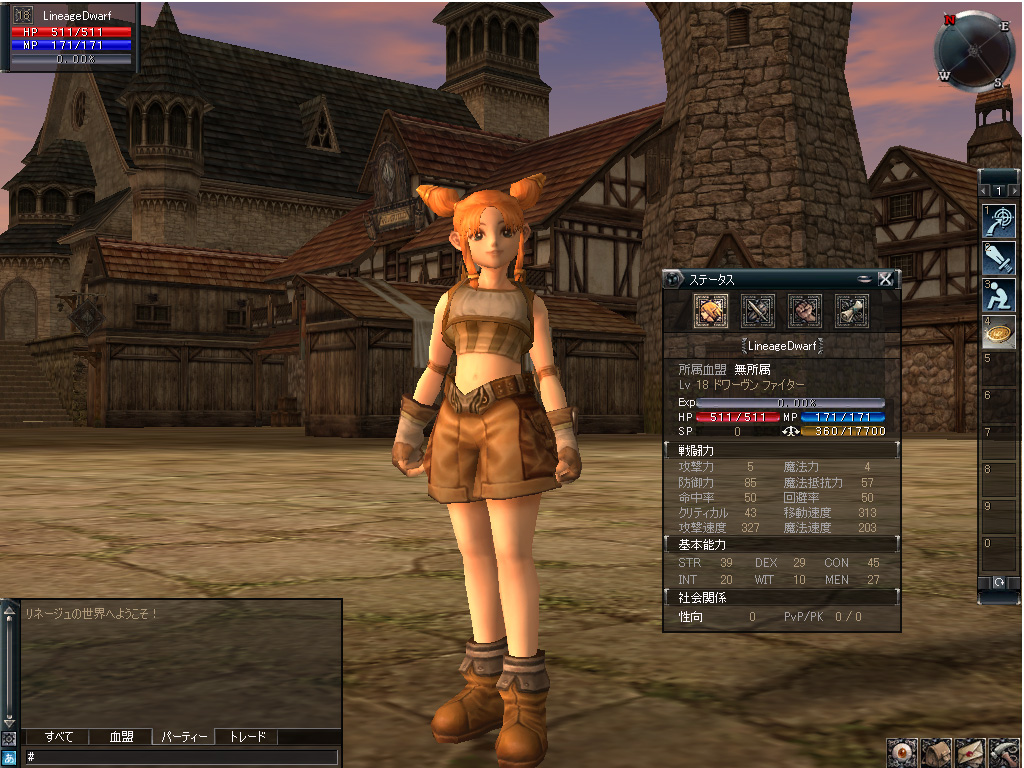Trigger the sit action in slot 3
The height and width of the screenshot is (768, 1024).
998,296
